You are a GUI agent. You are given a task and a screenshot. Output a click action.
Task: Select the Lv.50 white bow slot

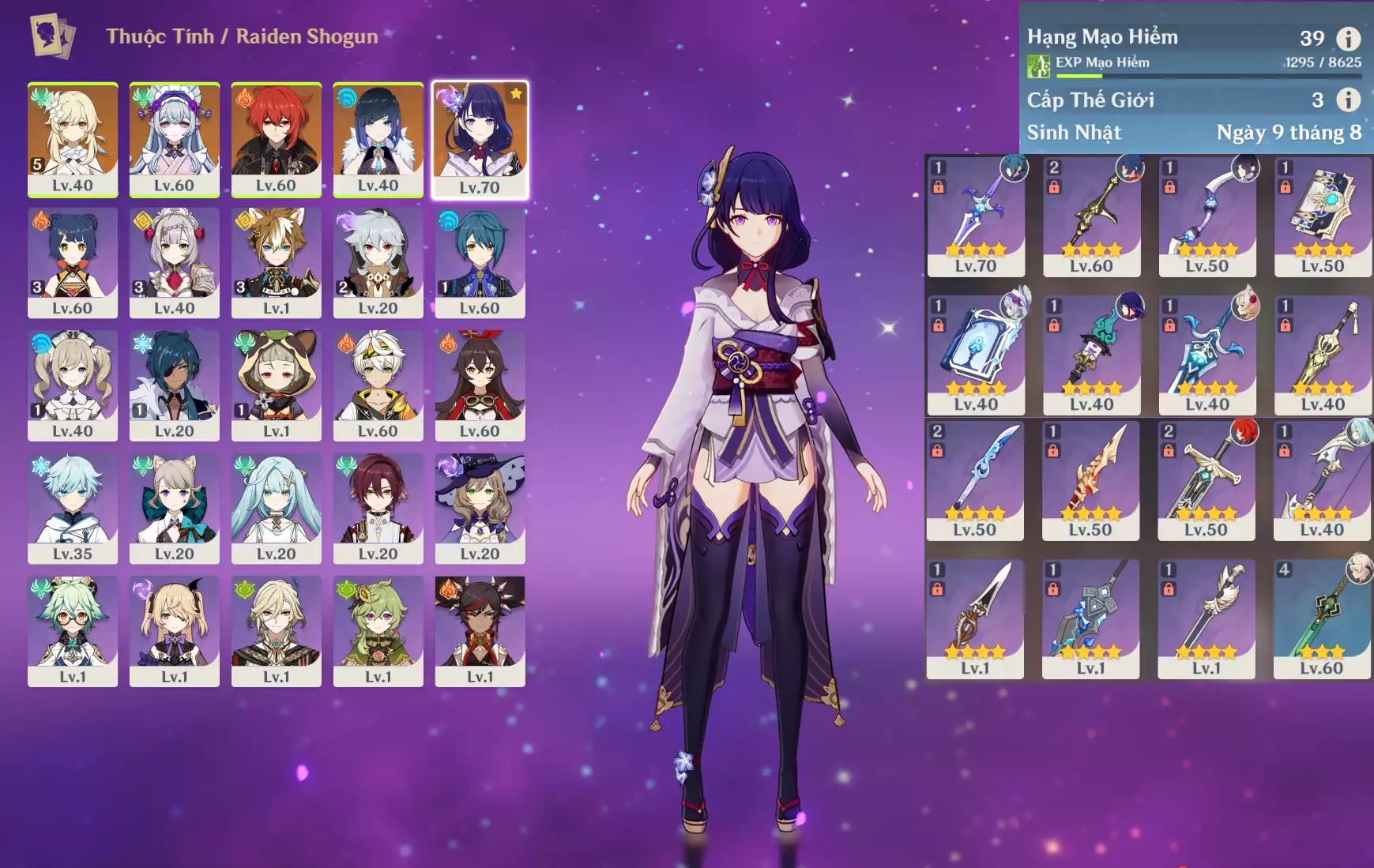pyautogui.click(x=1206, y=216)
